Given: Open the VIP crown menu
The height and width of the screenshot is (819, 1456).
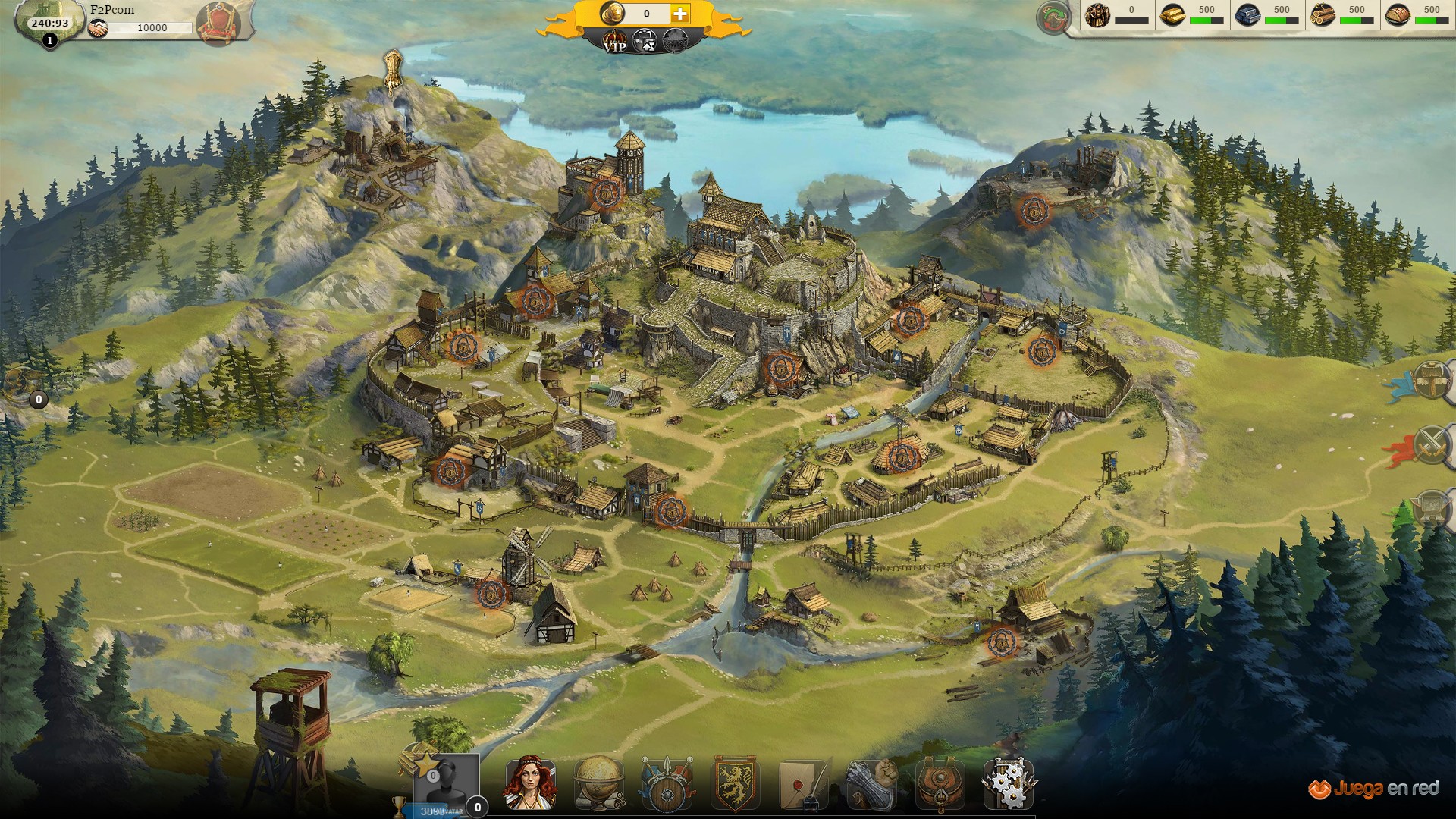Looking at the screenshot, I should [614, 42].
